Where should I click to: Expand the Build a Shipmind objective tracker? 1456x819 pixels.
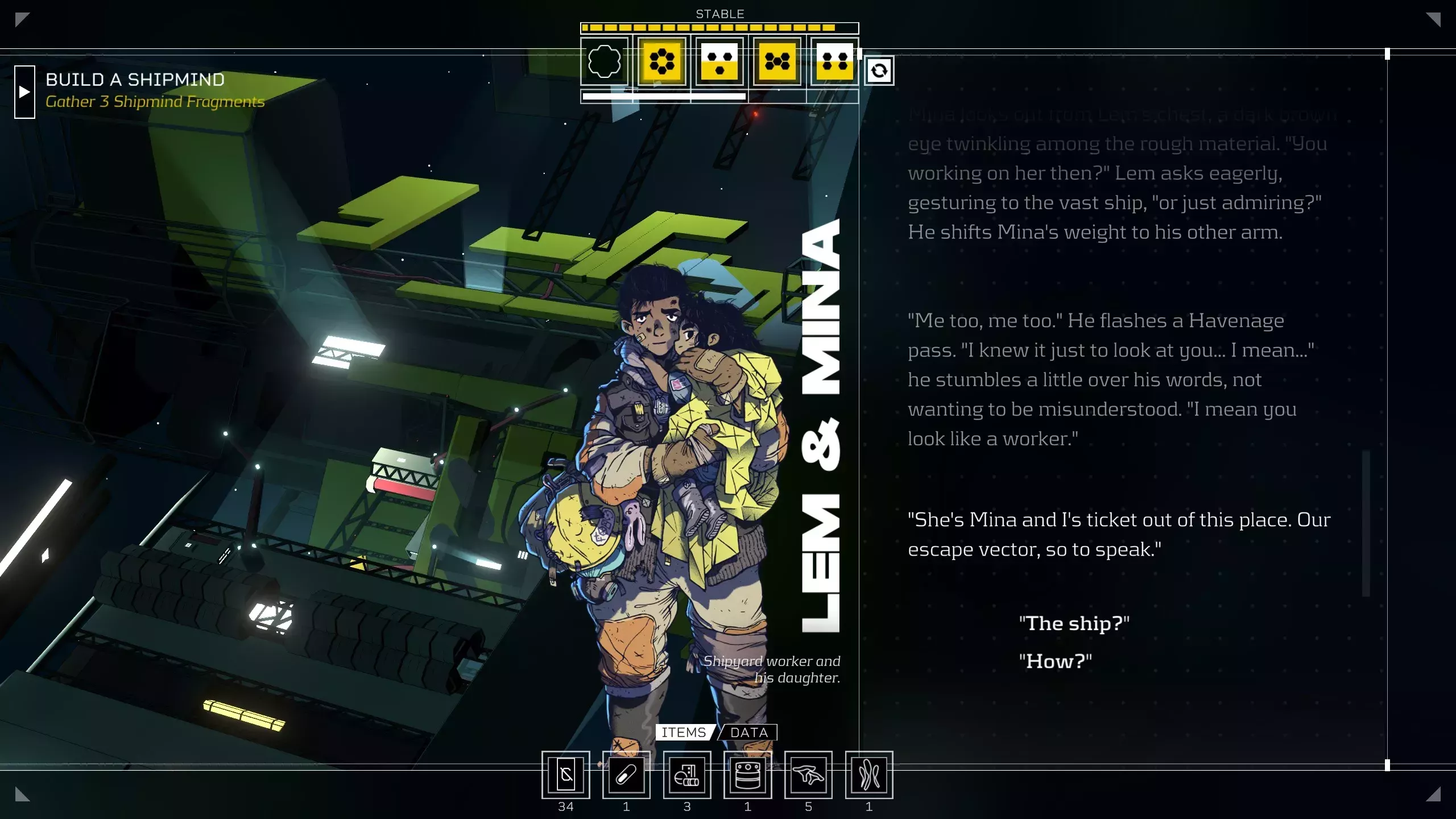[x=24, y=92]
